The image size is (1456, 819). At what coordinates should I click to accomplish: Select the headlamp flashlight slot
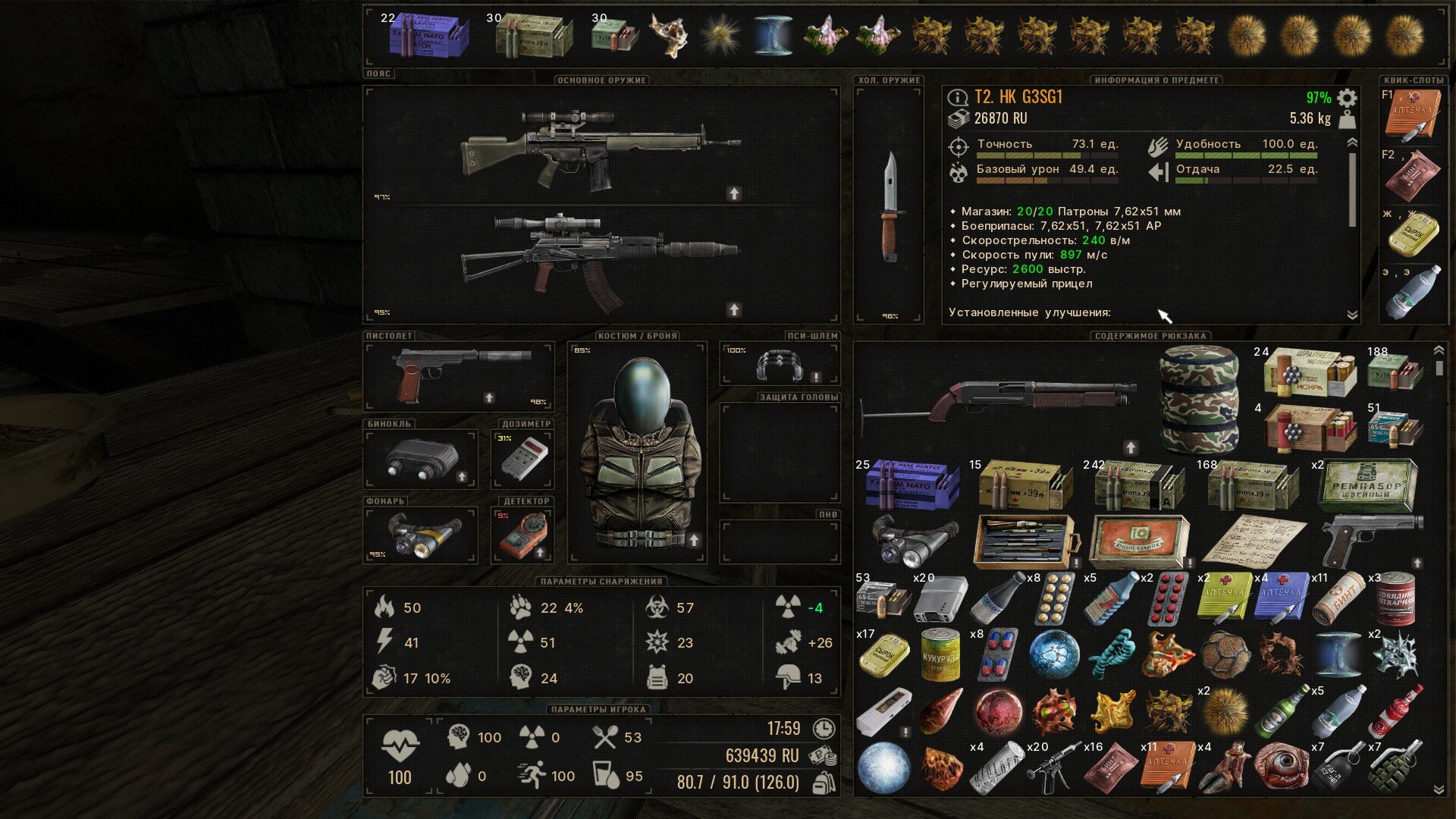(x=422, y=534)
